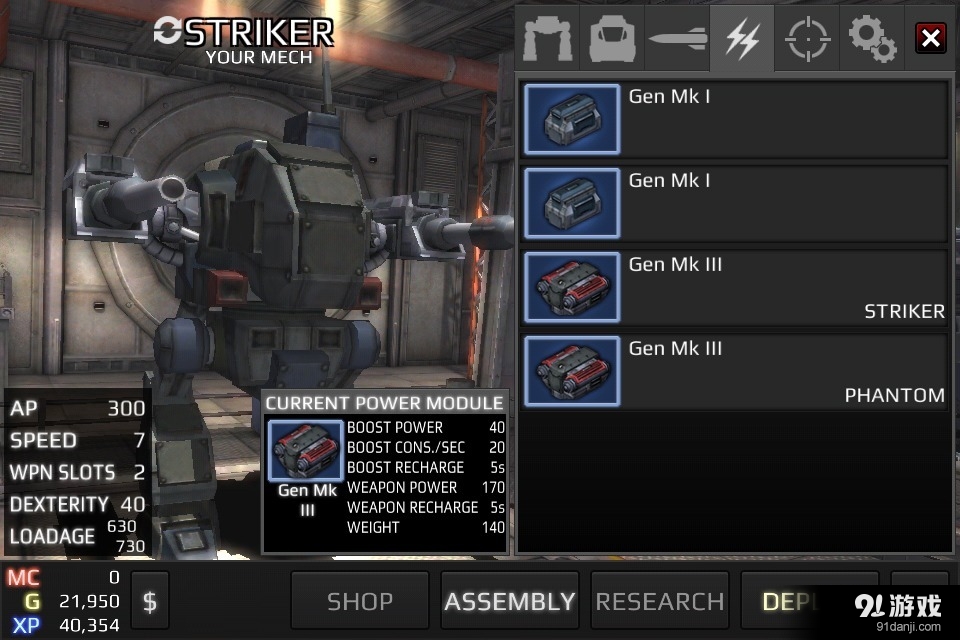Open the crosshair targeting tab
The height and width of the screenshot is (640, 960).
tap(807, 39)
